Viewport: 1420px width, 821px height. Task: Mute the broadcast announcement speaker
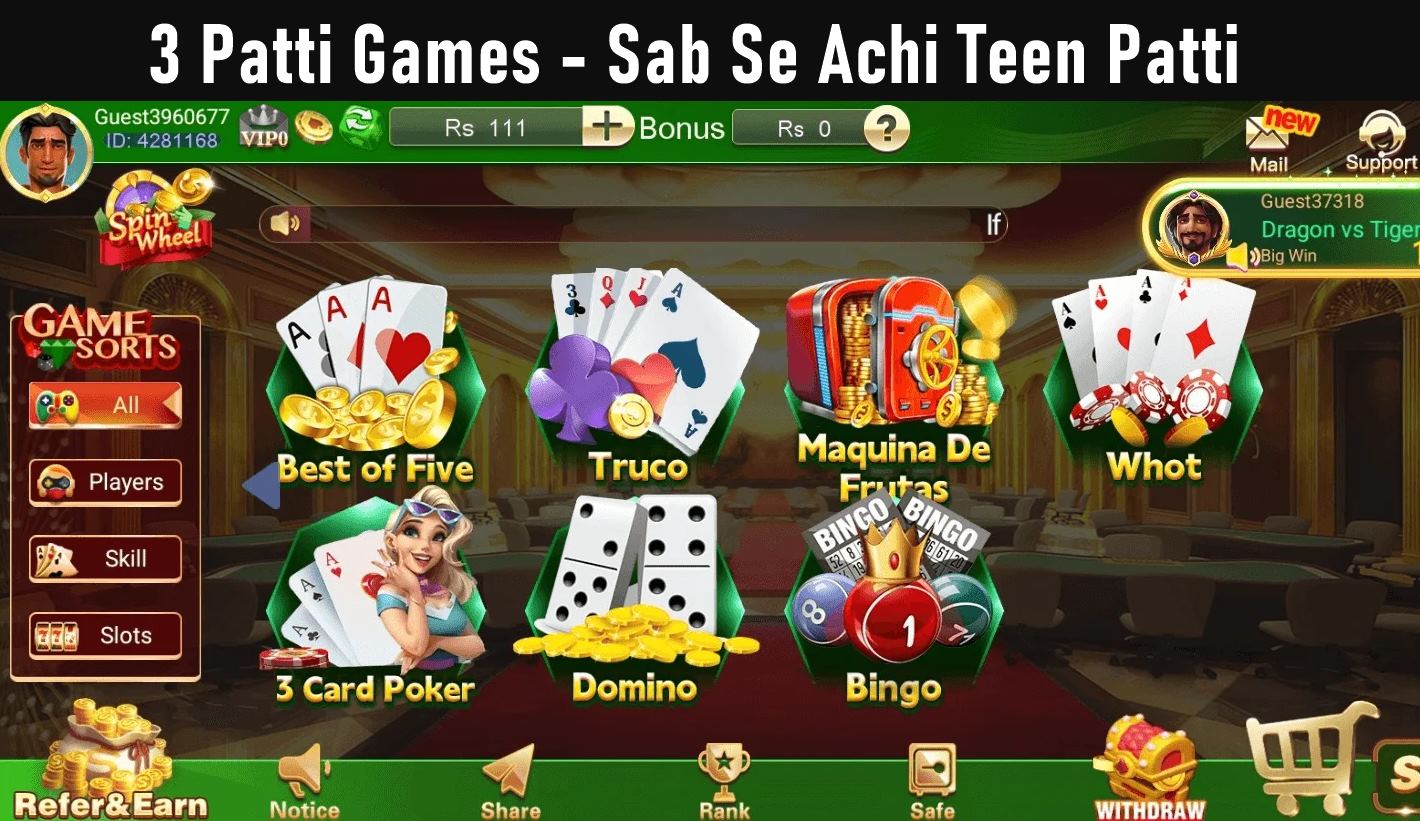coord(285,224)
